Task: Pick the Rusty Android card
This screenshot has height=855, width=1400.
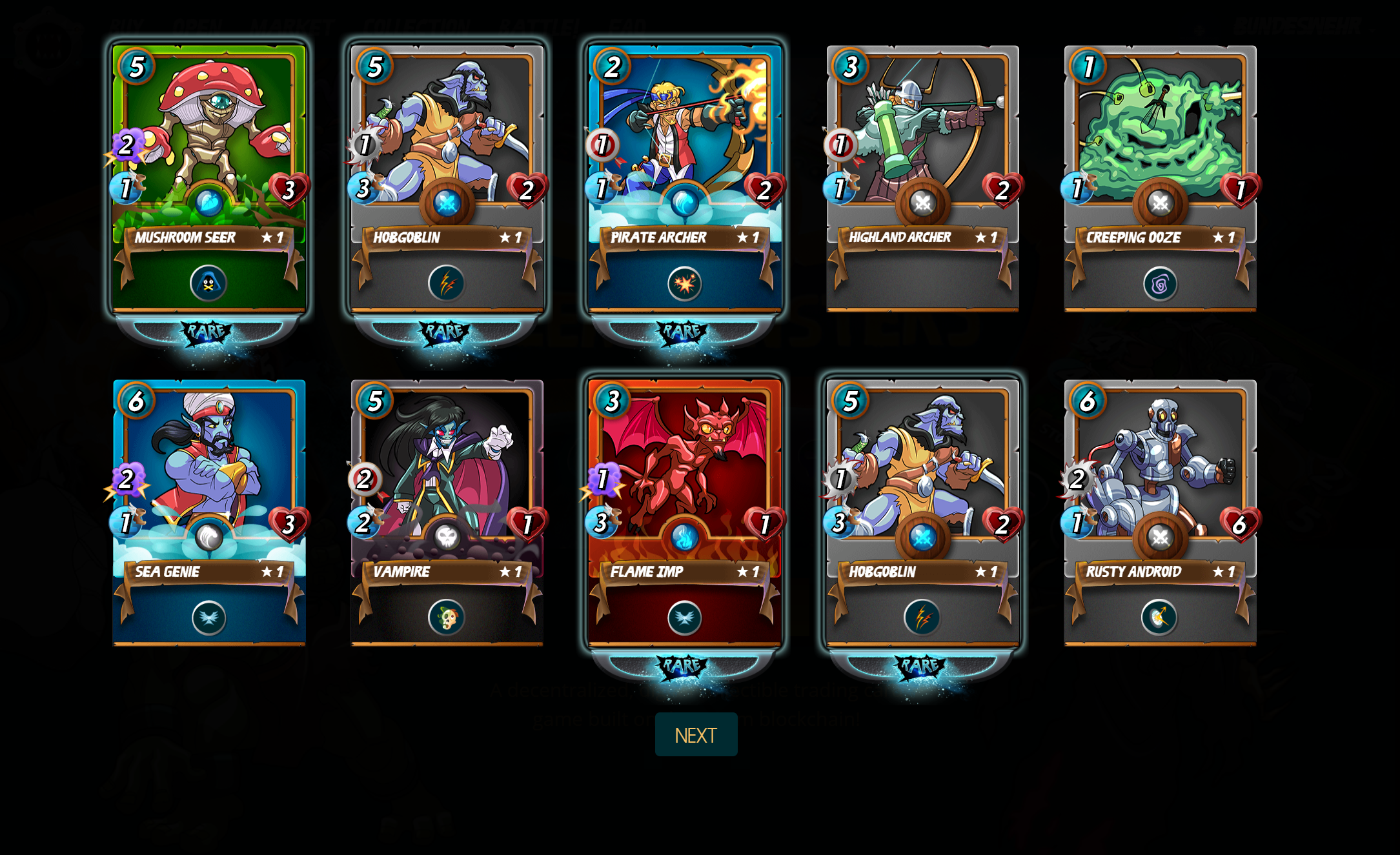Action: click(1160, 512)
